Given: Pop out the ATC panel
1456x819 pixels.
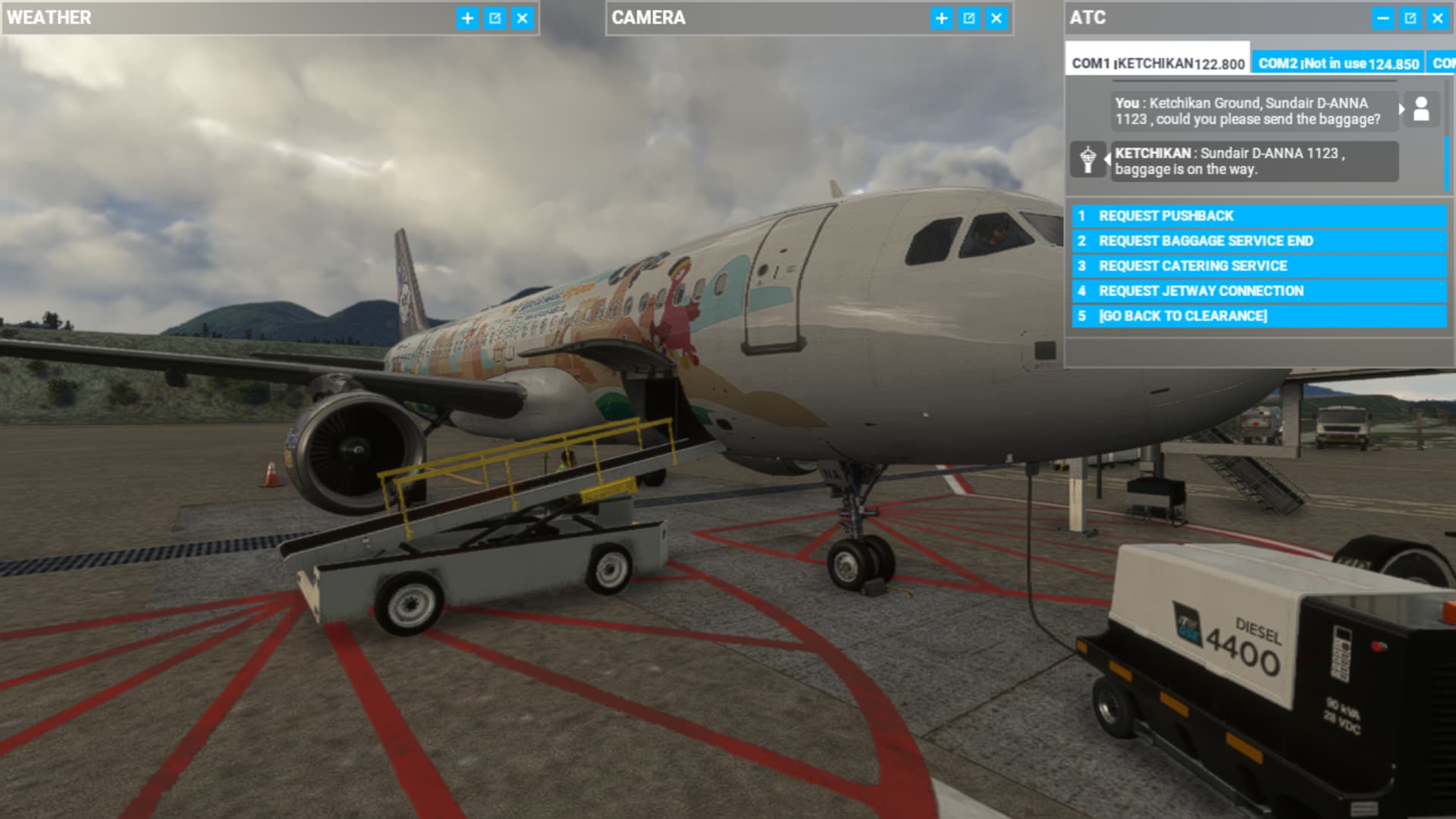Looking at the screenshot, I should [x=1412, y=18].
